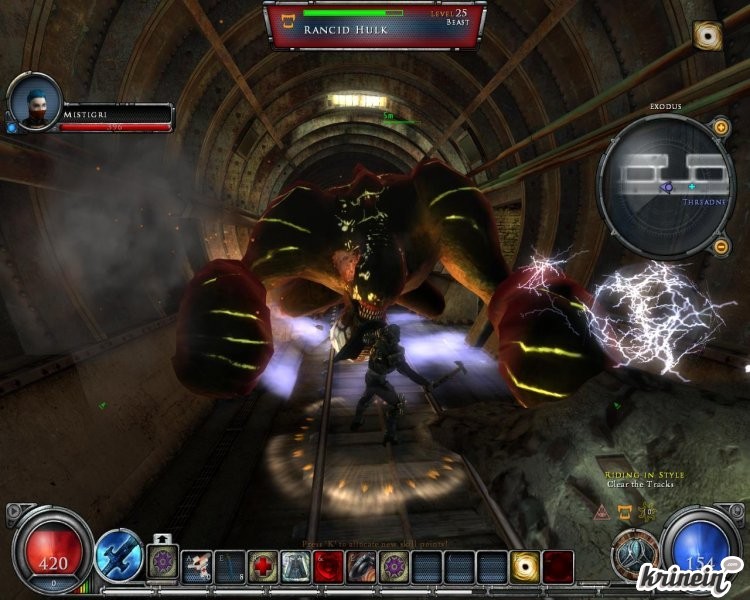Activate the blue left-click skill orb
Viewport: 750px width, 600px height.
point(118,553)
